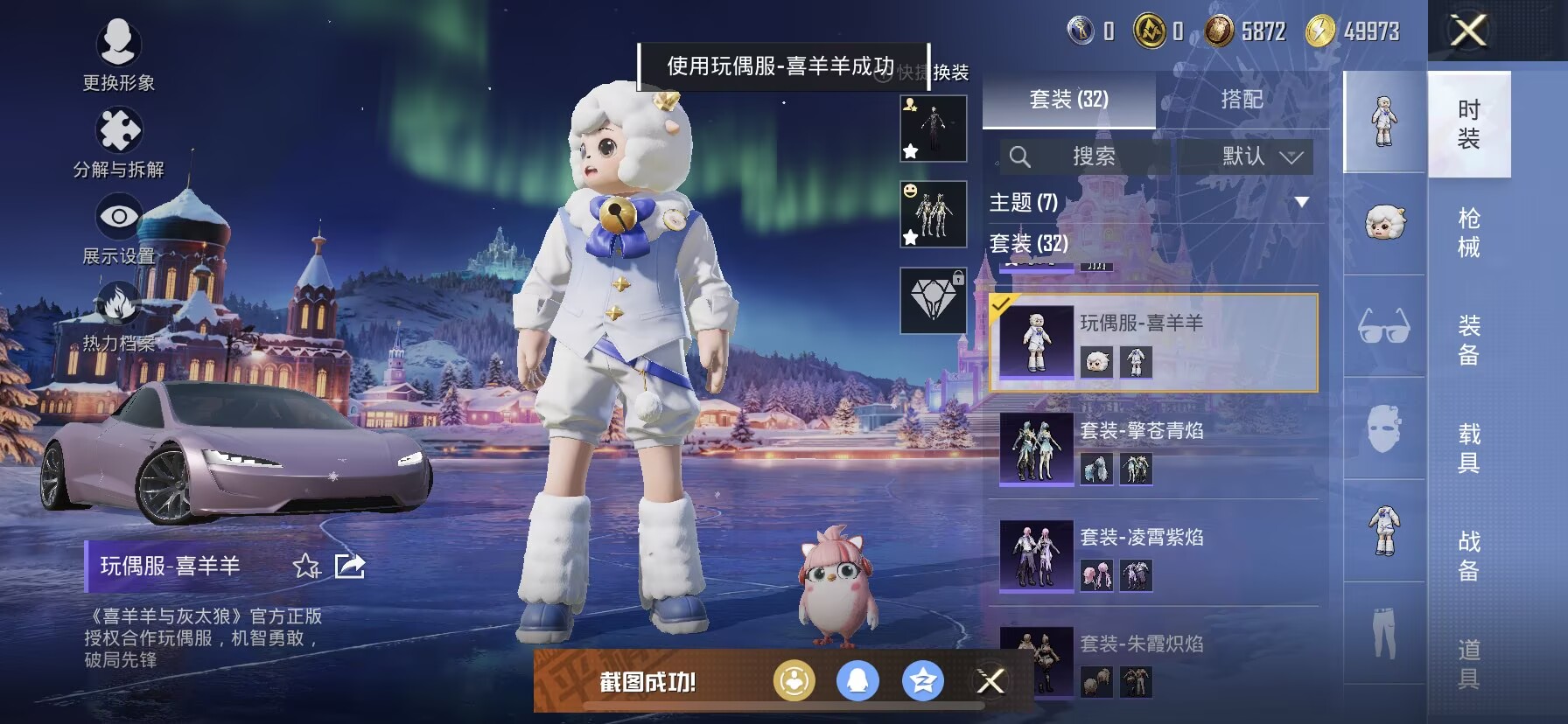1568x724 pixels.
Task: Open the 载具 vehicles category
Action: click(1468, 448)
